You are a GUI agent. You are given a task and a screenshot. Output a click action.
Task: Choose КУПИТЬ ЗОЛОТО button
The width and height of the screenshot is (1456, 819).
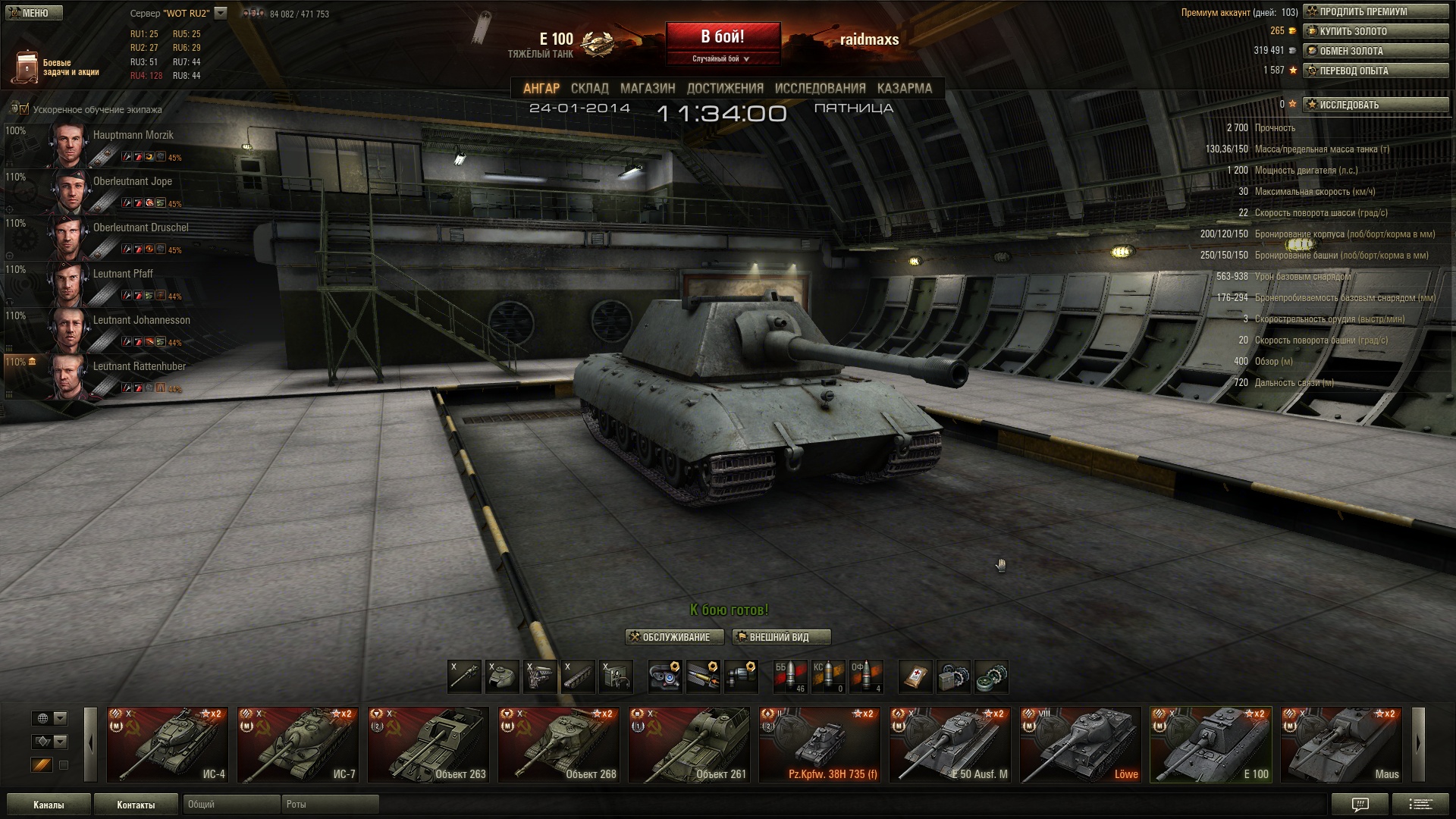point(1375,31)
